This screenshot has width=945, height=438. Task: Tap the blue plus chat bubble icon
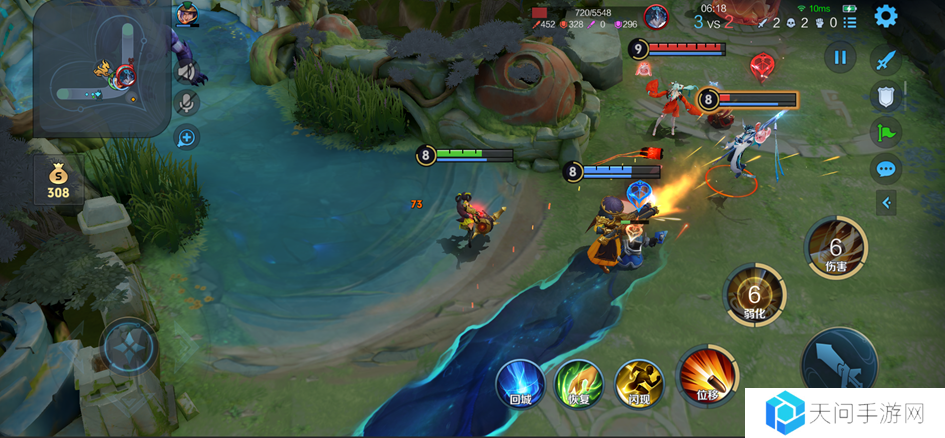point(187,137)
